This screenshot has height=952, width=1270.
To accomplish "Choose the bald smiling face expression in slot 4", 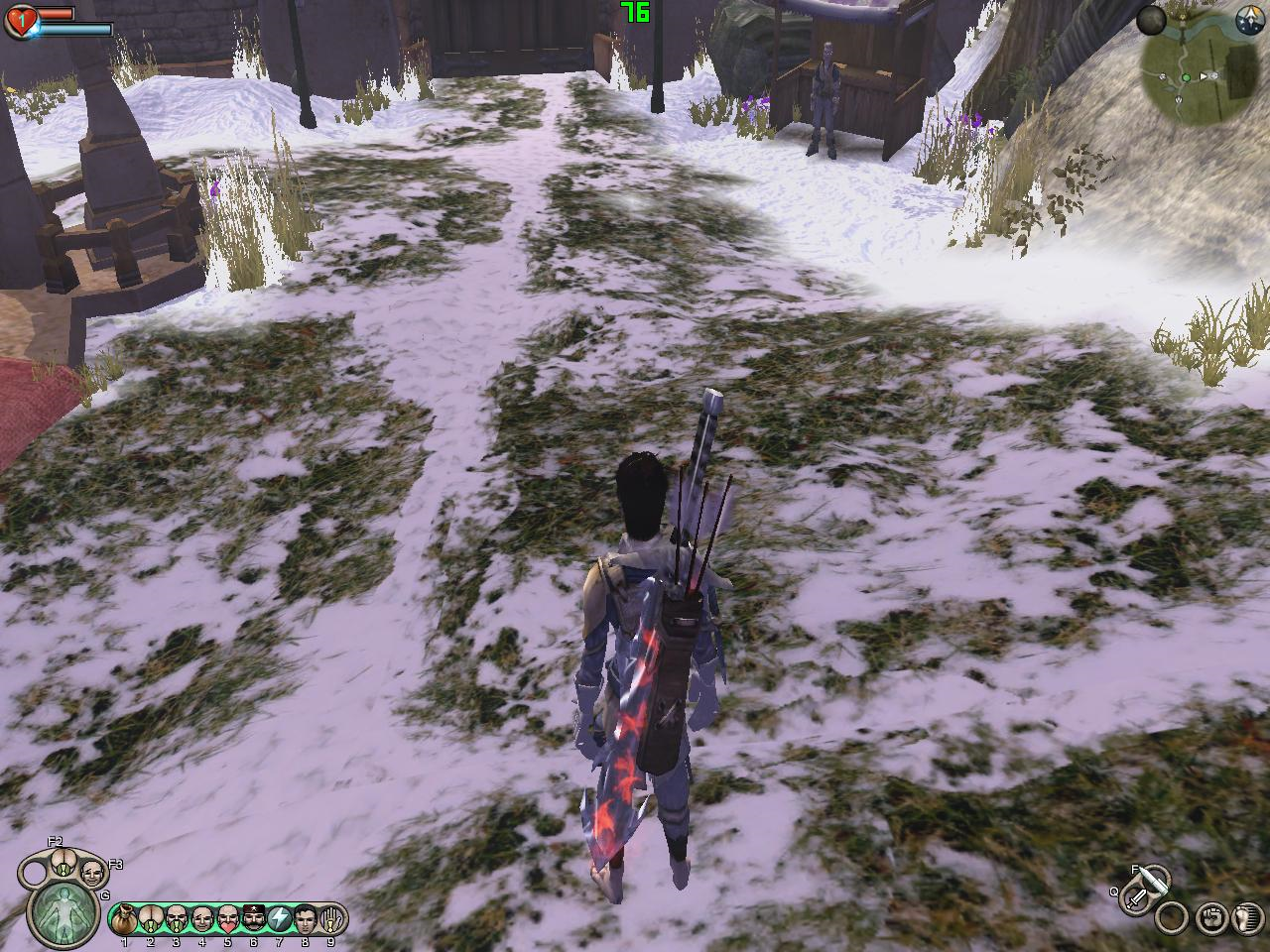I will click(202, 917).
